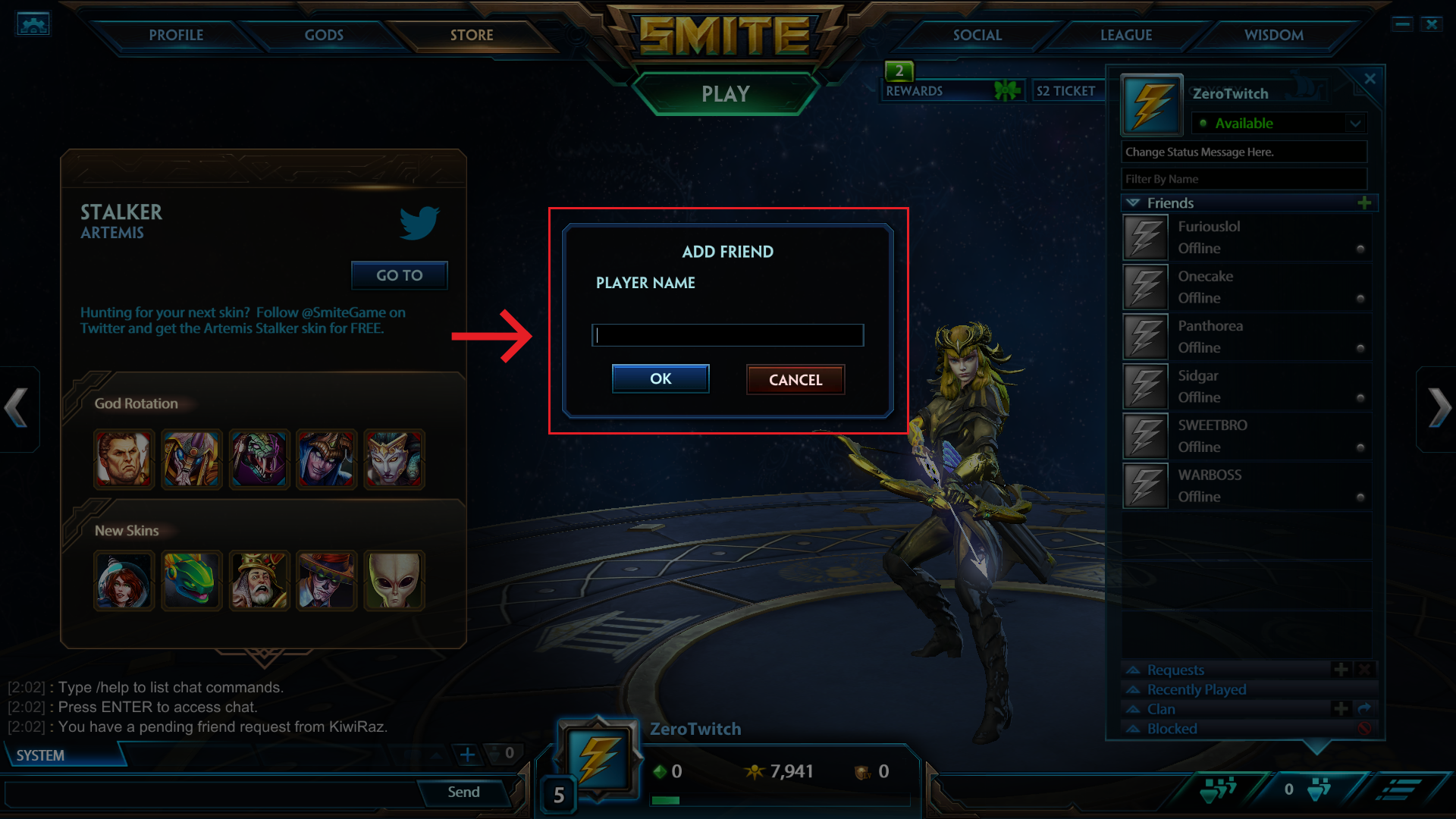The image size is (1456, 819).
Task: Confirm Add Friend with OK
Action: tap(660, 378)
